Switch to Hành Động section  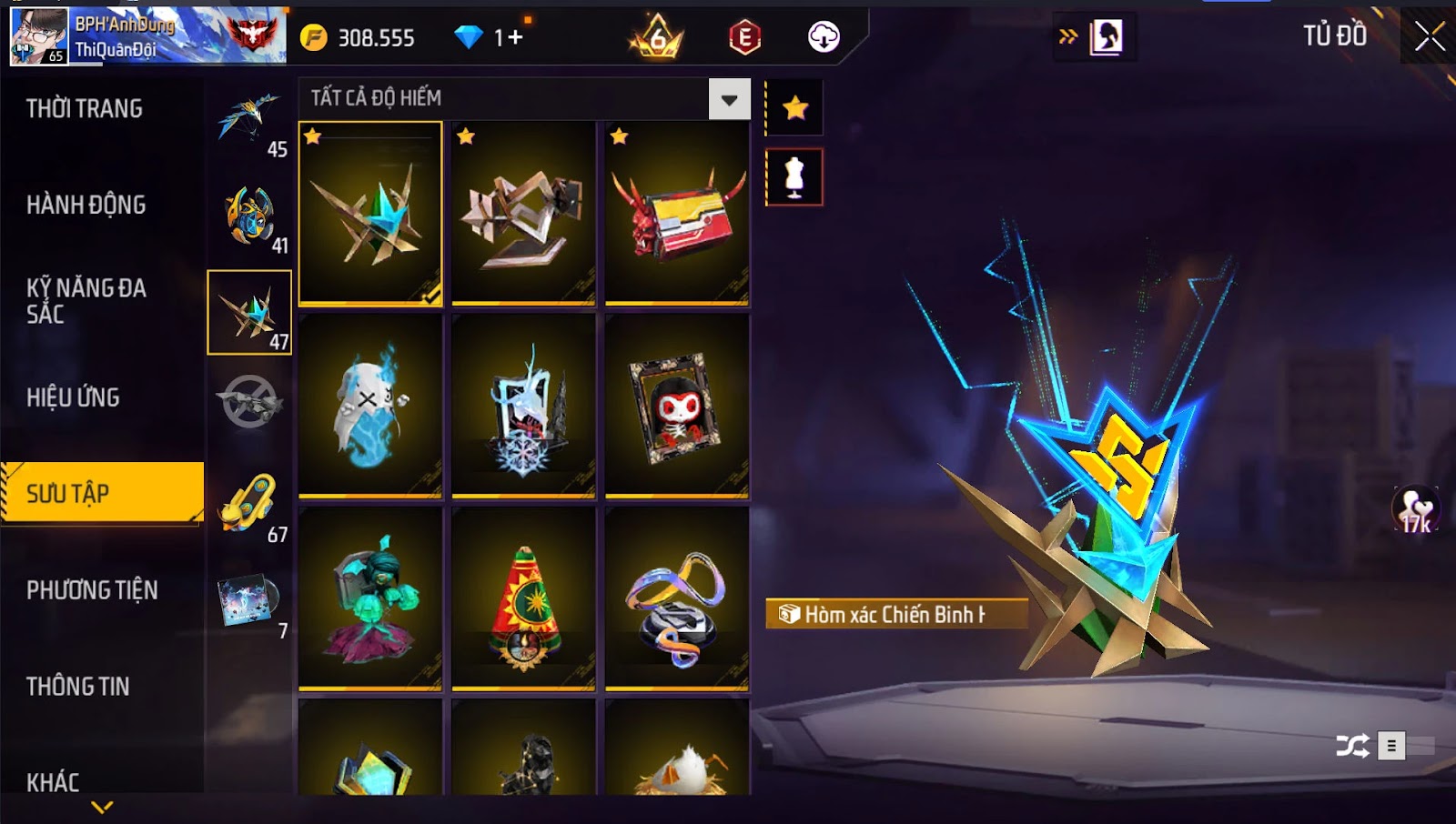86,206
